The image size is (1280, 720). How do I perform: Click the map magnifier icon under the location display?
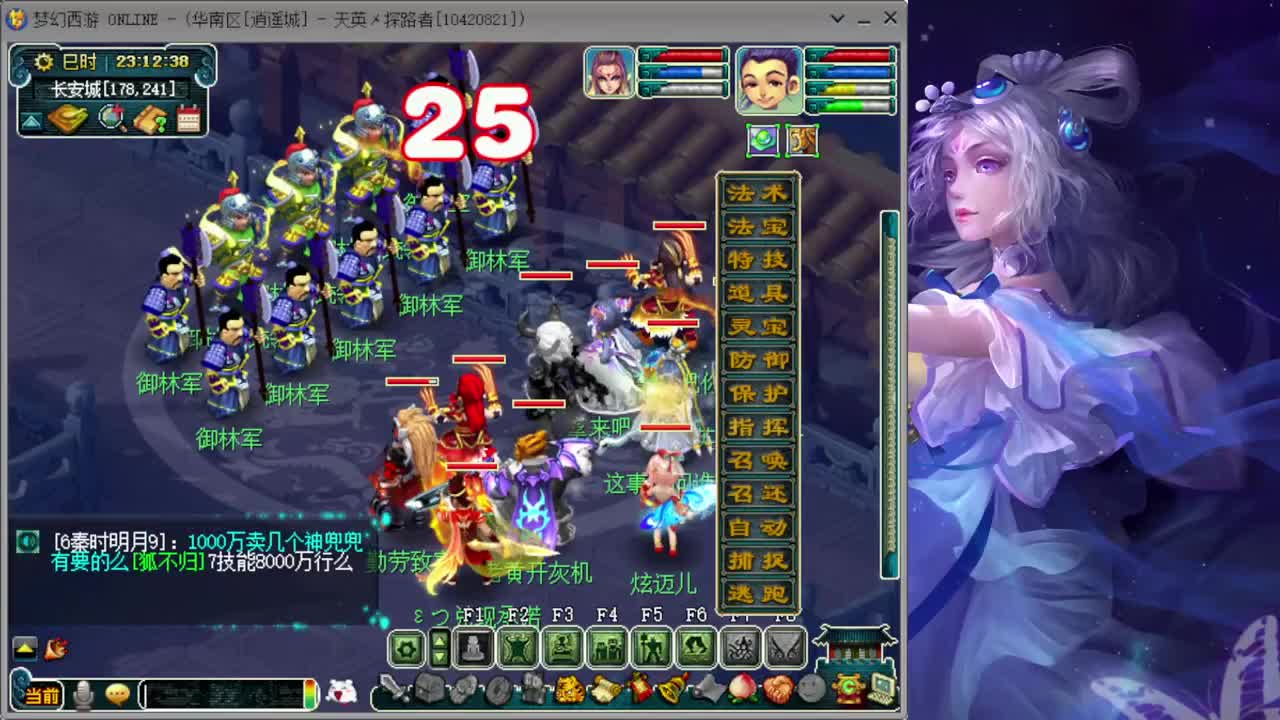(x=111, y=118)
